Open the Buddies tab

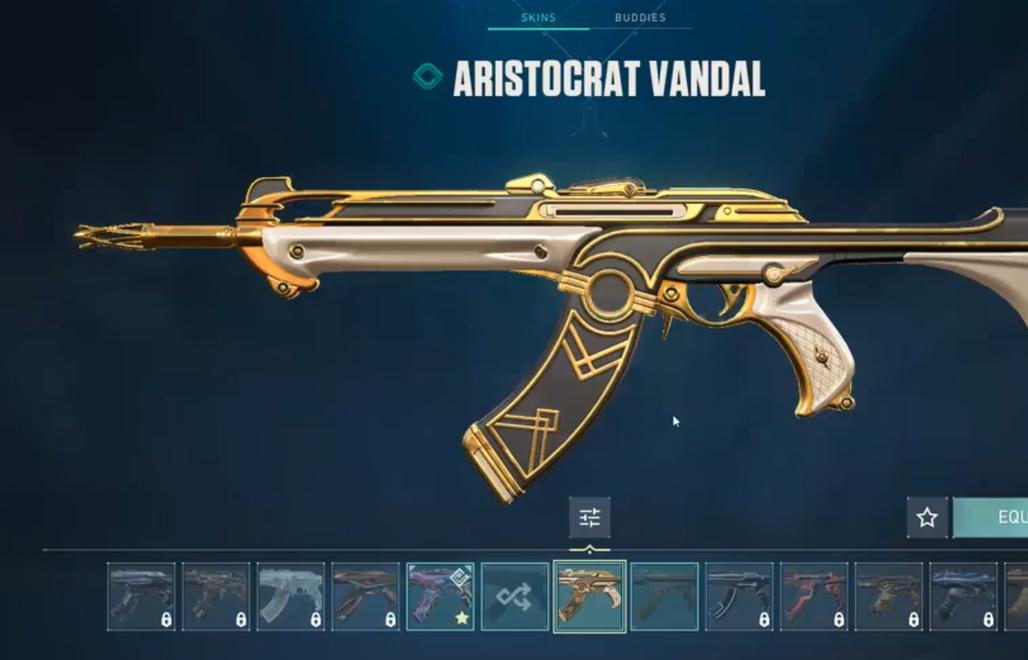click(x=640, y=18)
